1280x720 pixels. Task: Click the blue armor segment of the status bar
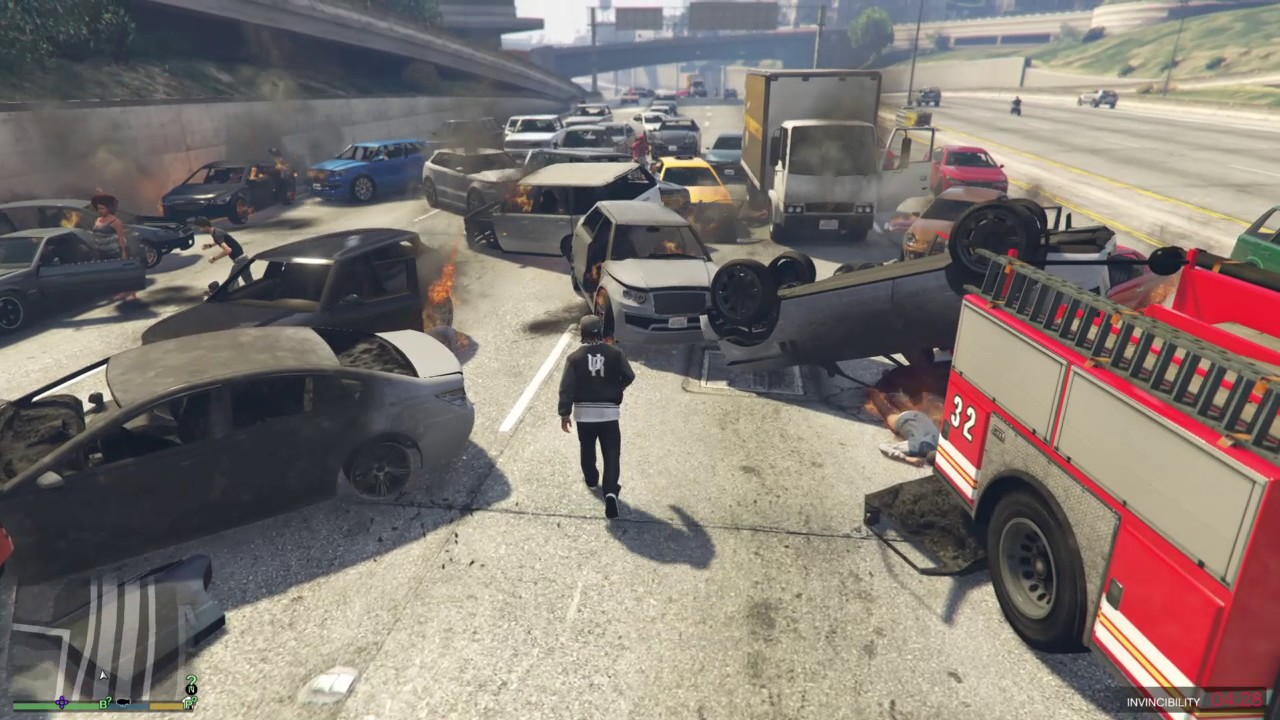pos(128,705)
